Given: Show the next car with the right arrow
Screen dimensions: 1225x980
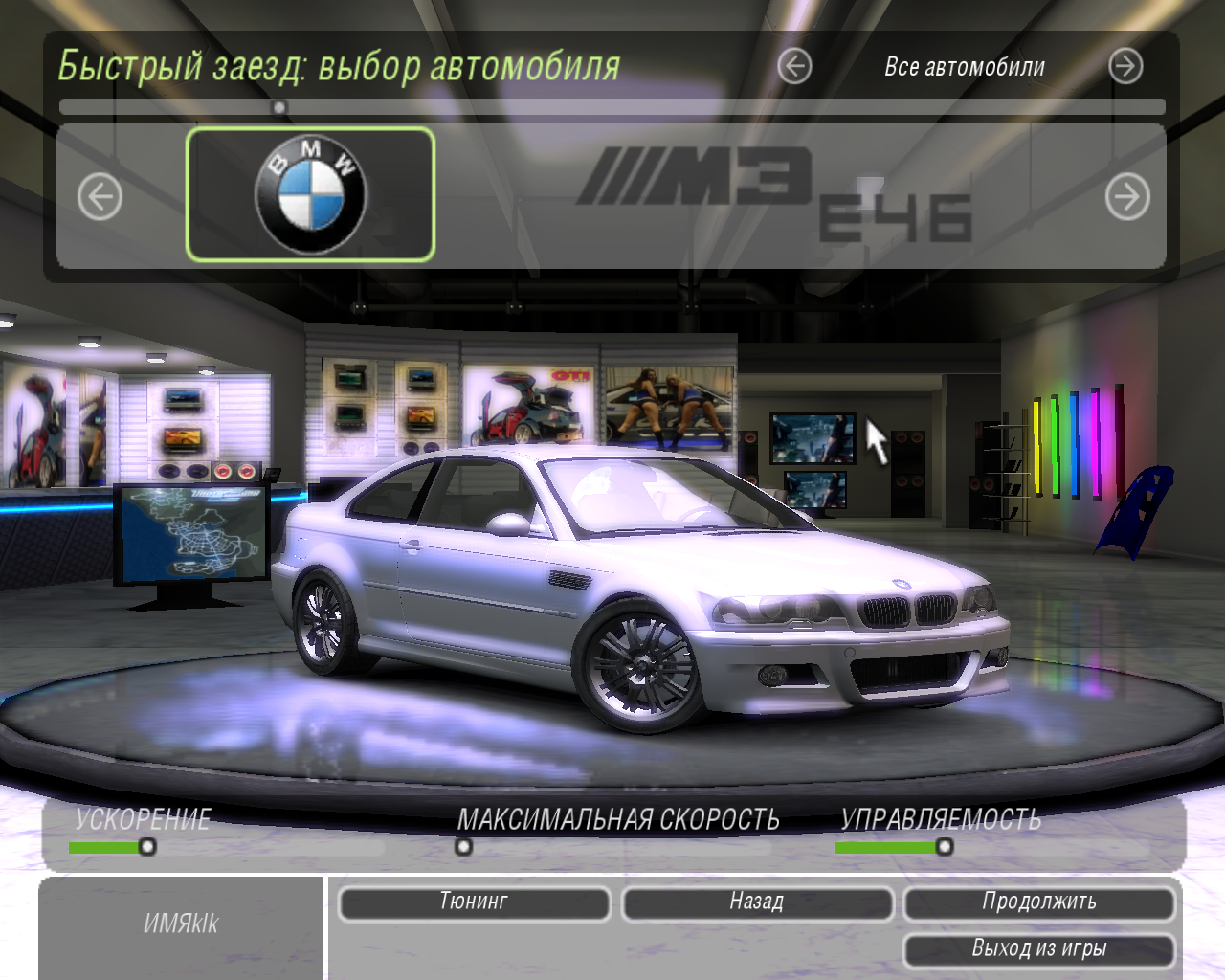Looking at the screenshot, I should click(x=1127, y=197).
